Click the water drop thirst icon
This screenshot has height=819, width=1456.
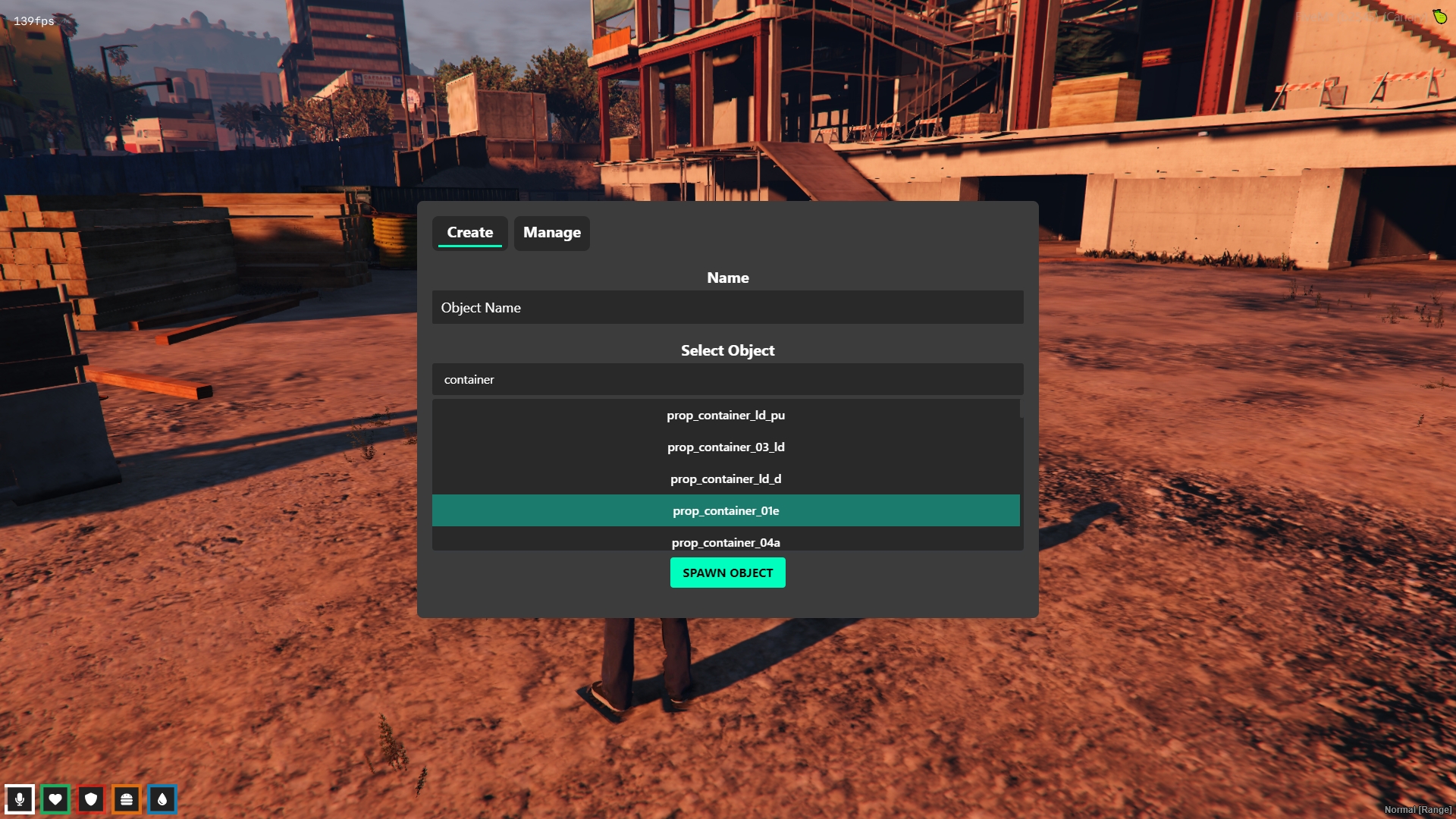click(162, 799)
